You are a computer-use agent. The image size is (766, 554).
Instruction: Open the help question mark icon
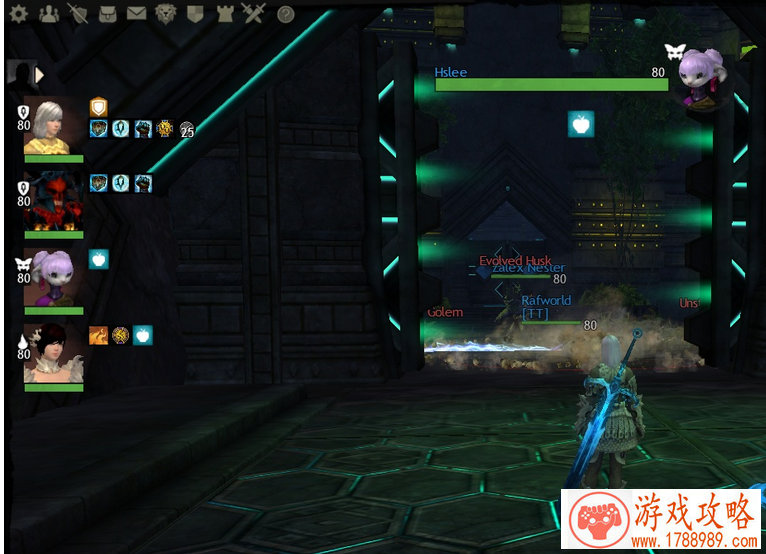point(285,14)
